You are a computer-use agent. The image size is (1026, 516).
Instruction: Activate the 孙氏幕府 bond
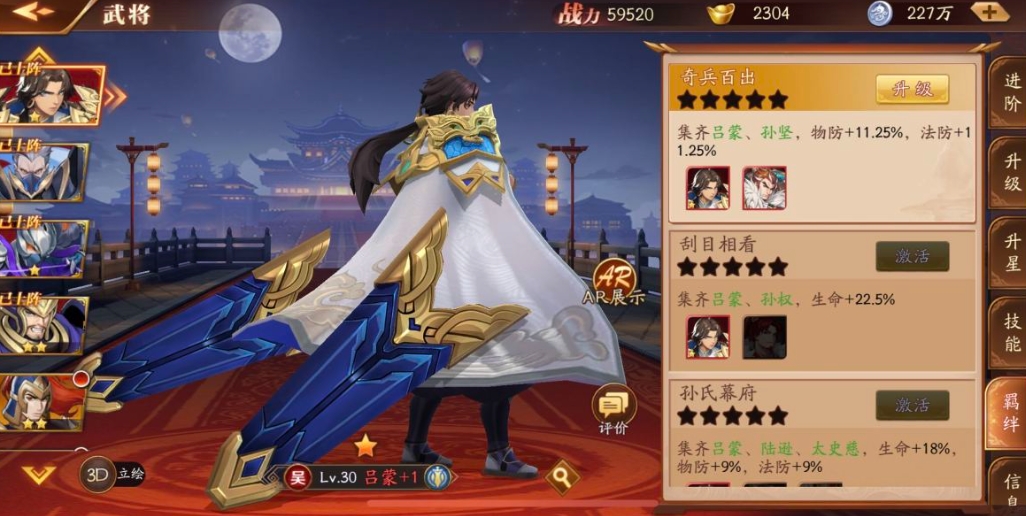tap(911, 405)
